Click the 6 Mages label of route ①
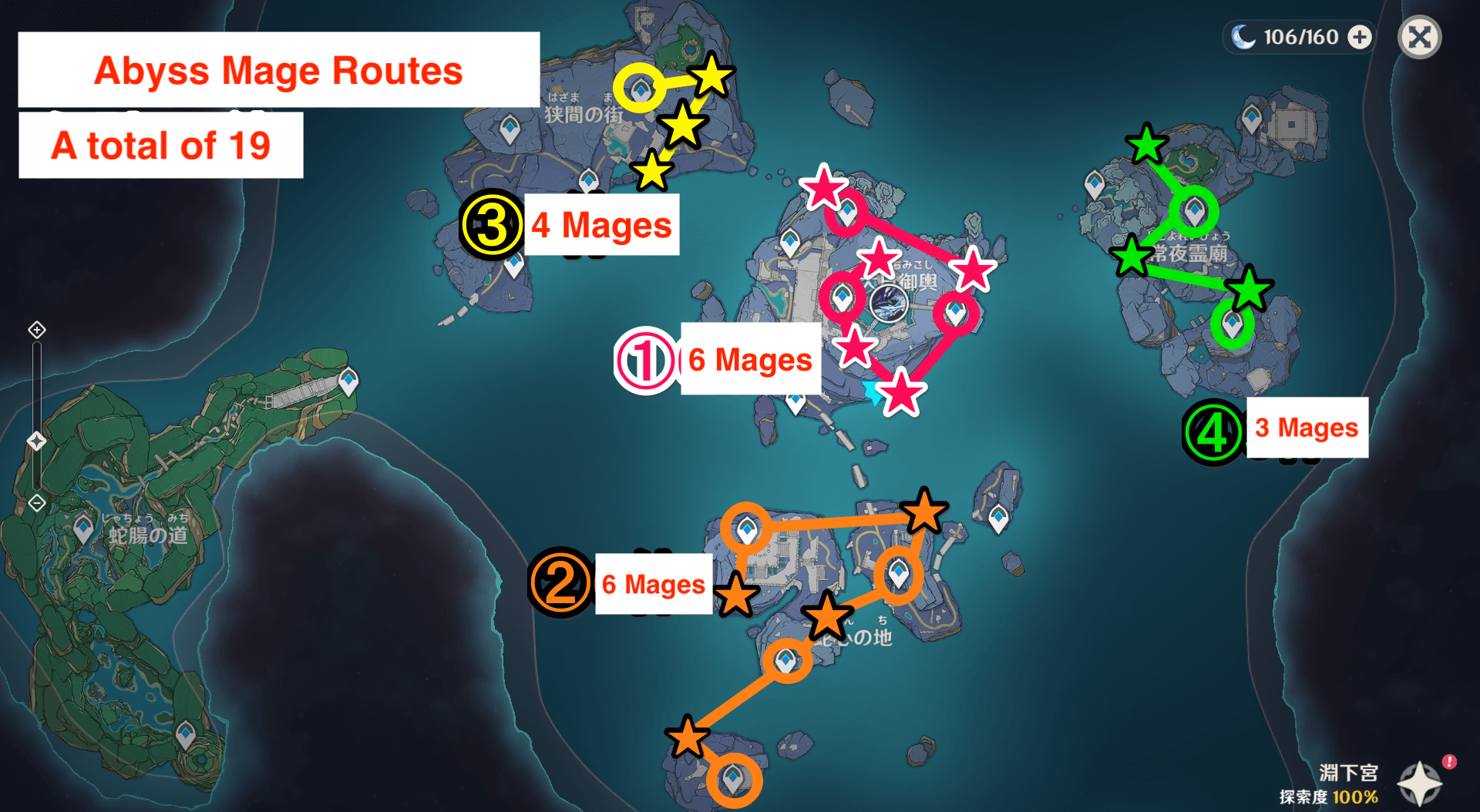This screenshot has height=812, width=1480. (748, 359)
